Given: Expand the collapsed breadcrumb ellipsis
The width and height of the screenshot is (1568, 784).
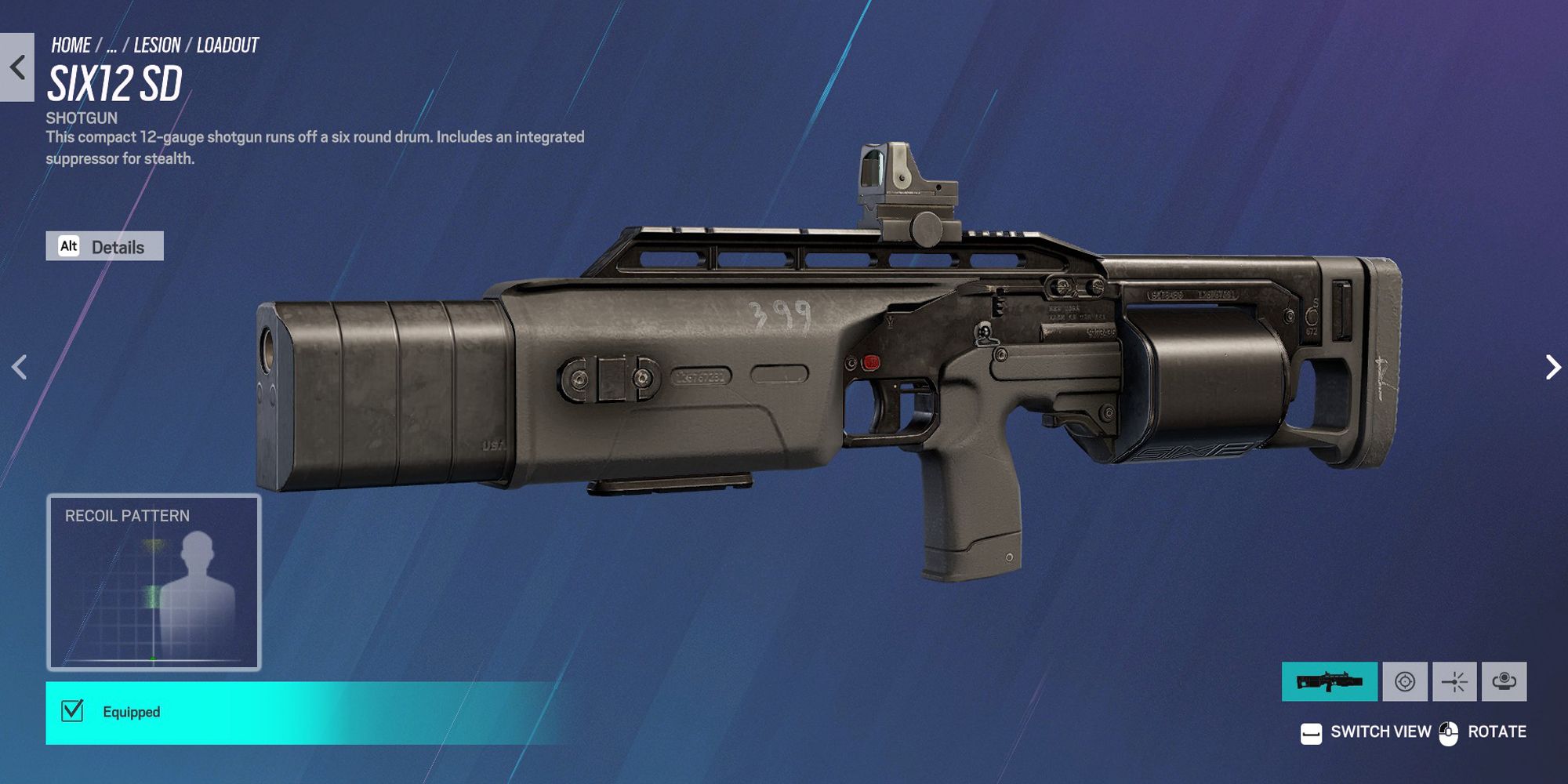Looking at the screenshot, I should [x=111, y=45].
